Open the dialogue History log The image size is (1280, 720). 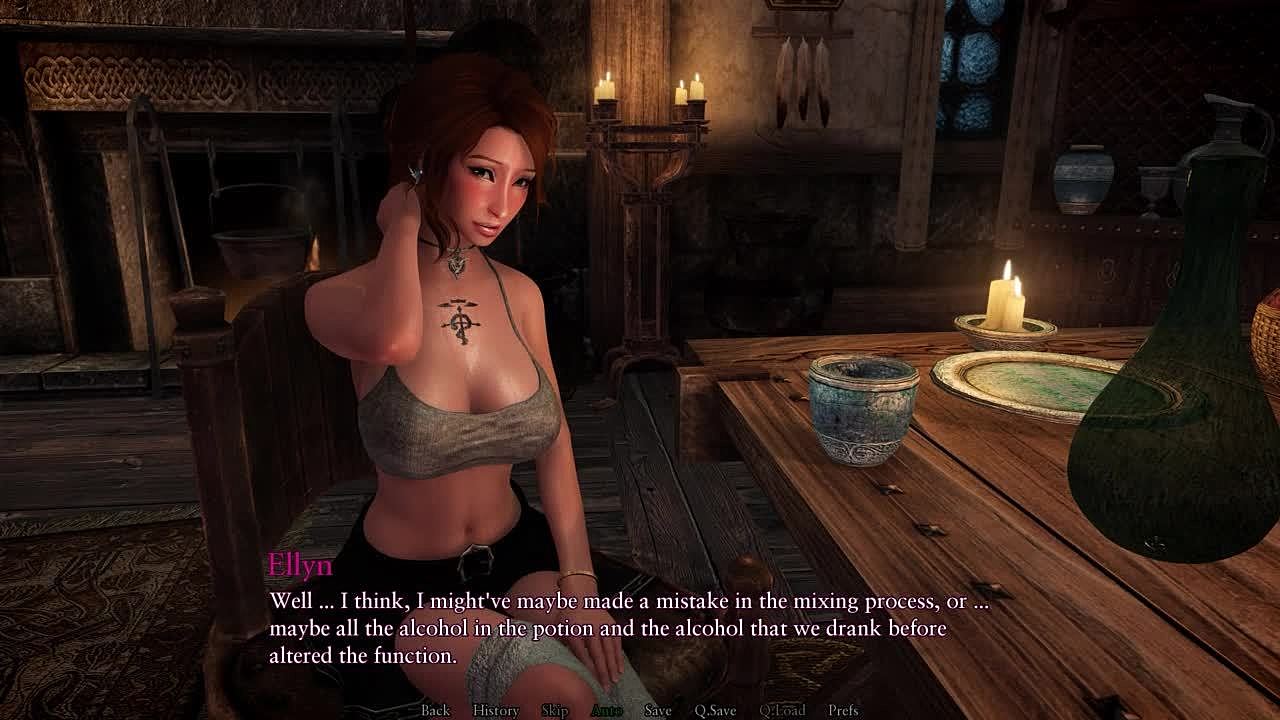coord(495,710)
